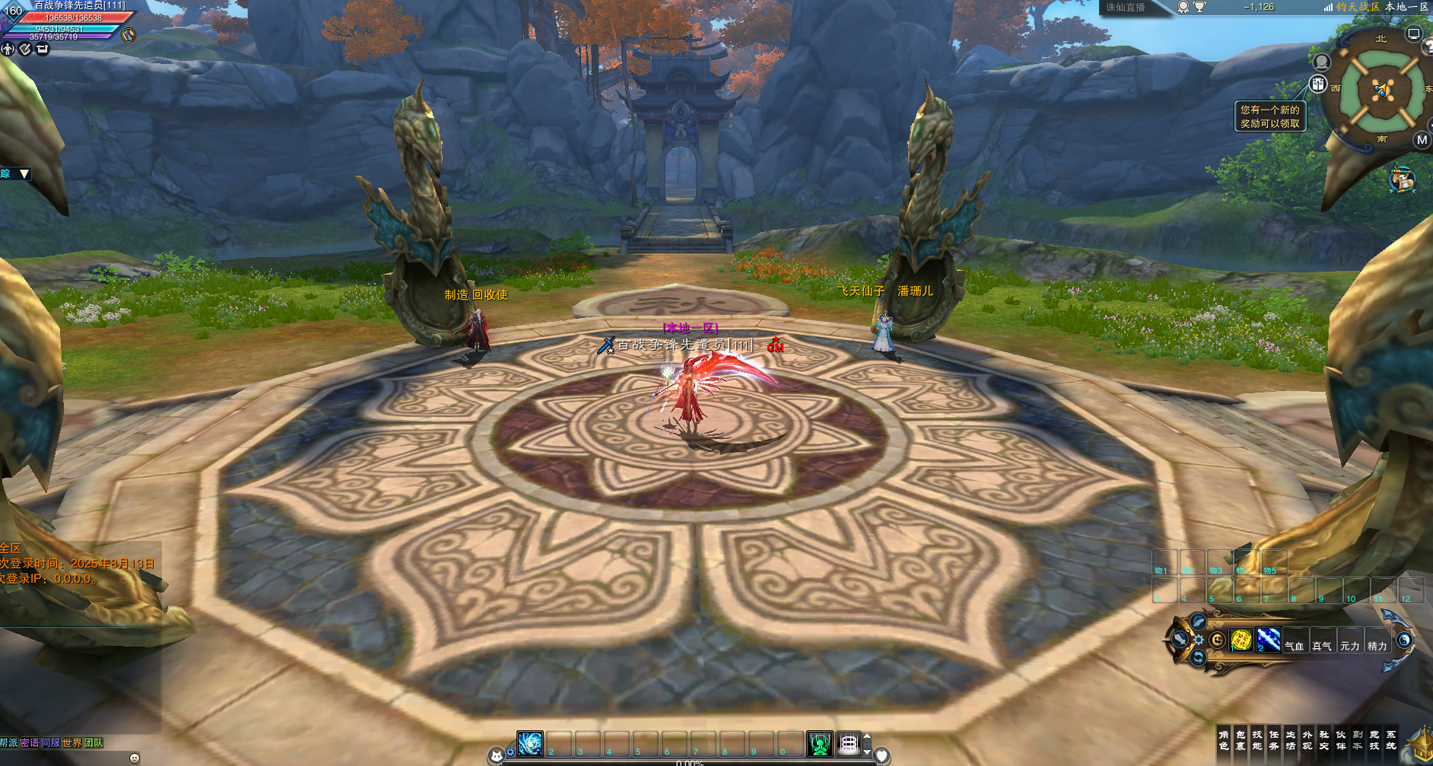Open the 系统 system menu
The image size is (1433, 766).
[x=1391, y=740]
